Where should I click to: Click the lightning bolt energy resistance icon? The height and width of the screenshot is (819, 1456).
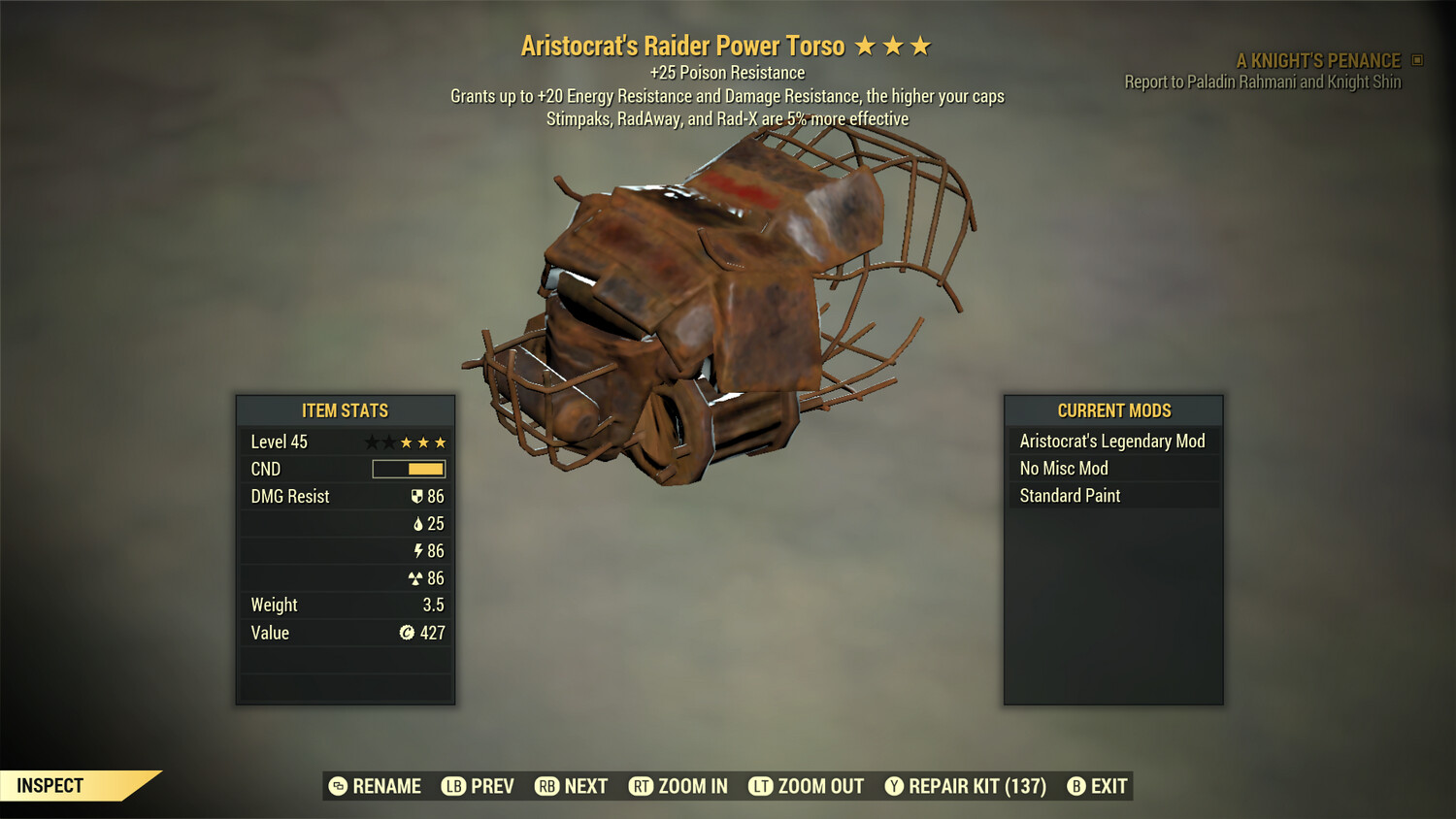coord(419,550)
